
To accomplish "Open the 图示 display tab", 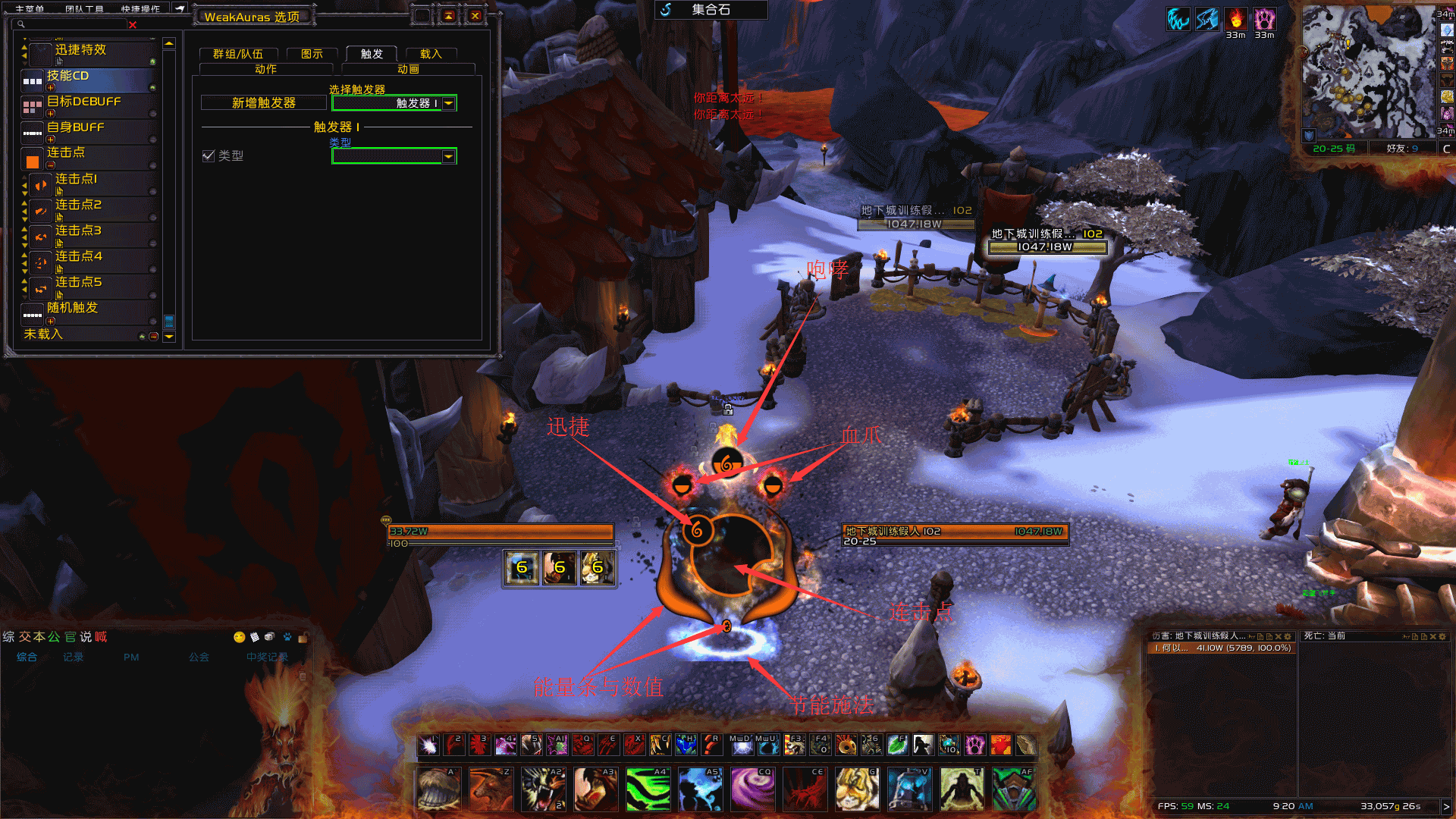I will (x=312, y=54).
